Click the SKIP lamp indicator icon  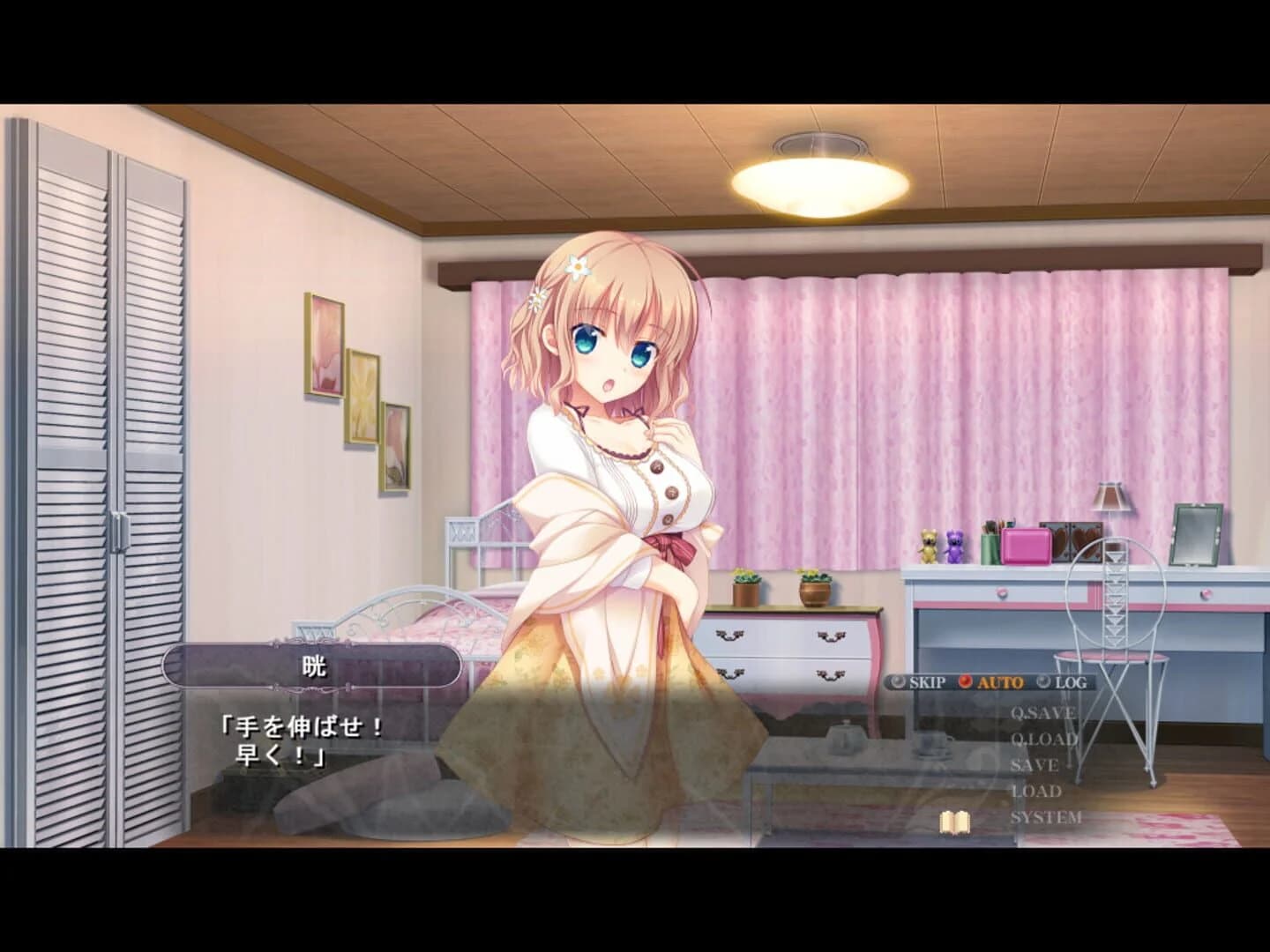click(899, 681)
